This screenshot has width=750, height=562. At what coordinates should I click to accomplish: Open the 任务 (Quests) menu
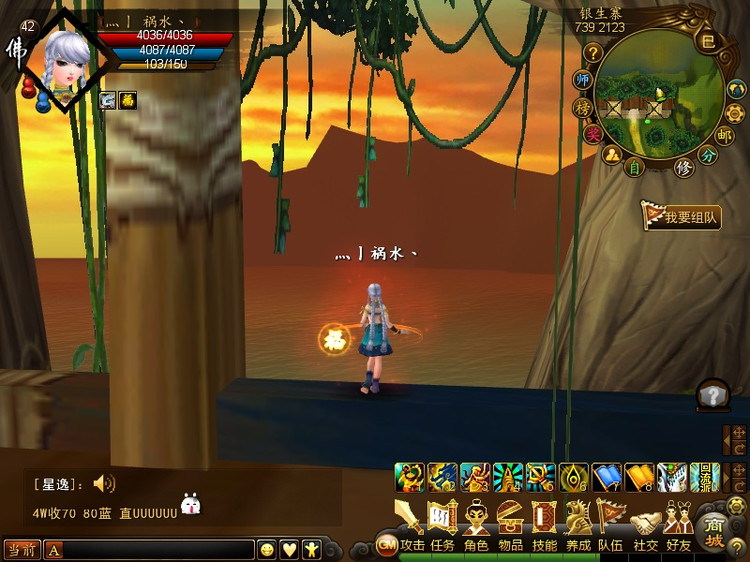pos(442,523)
